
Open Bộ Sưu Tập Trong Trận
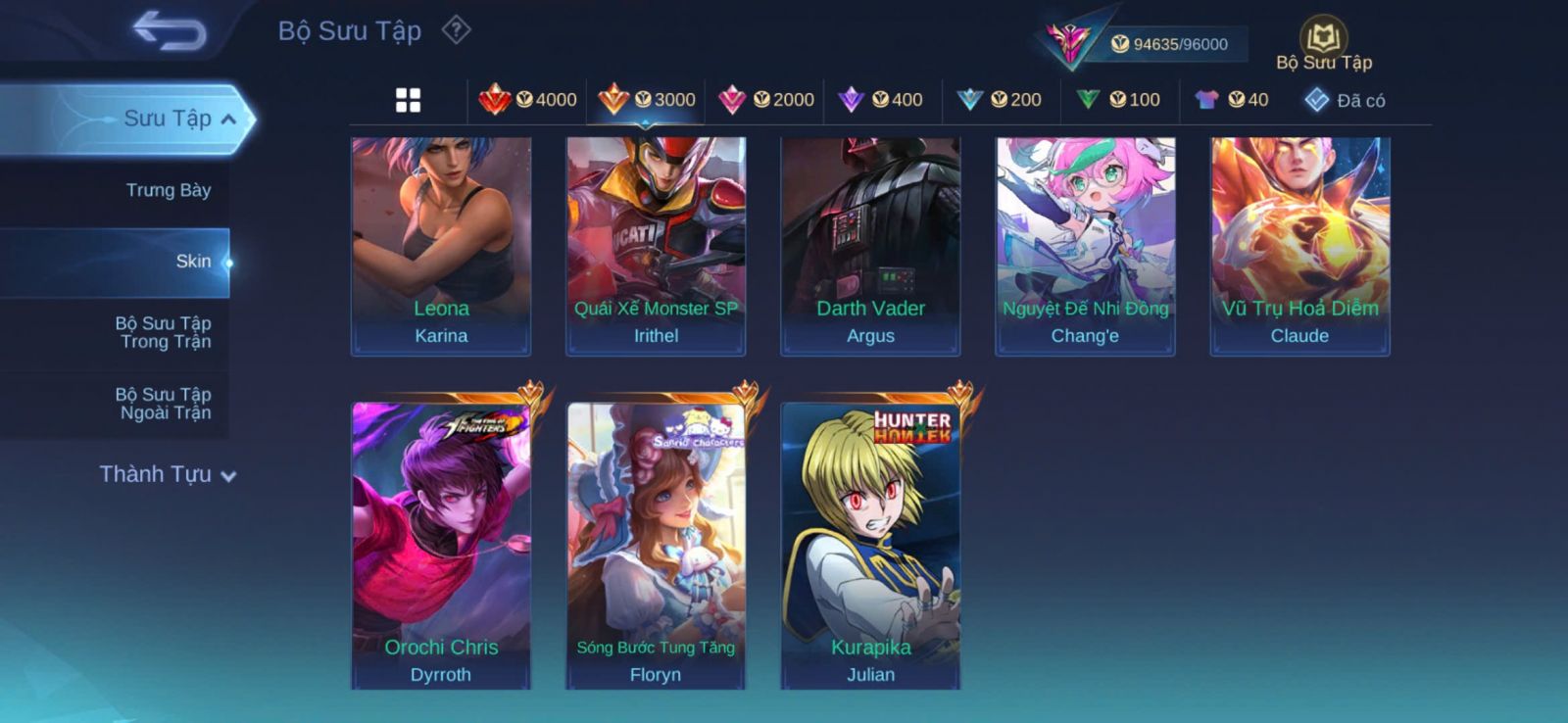(163, 332)
